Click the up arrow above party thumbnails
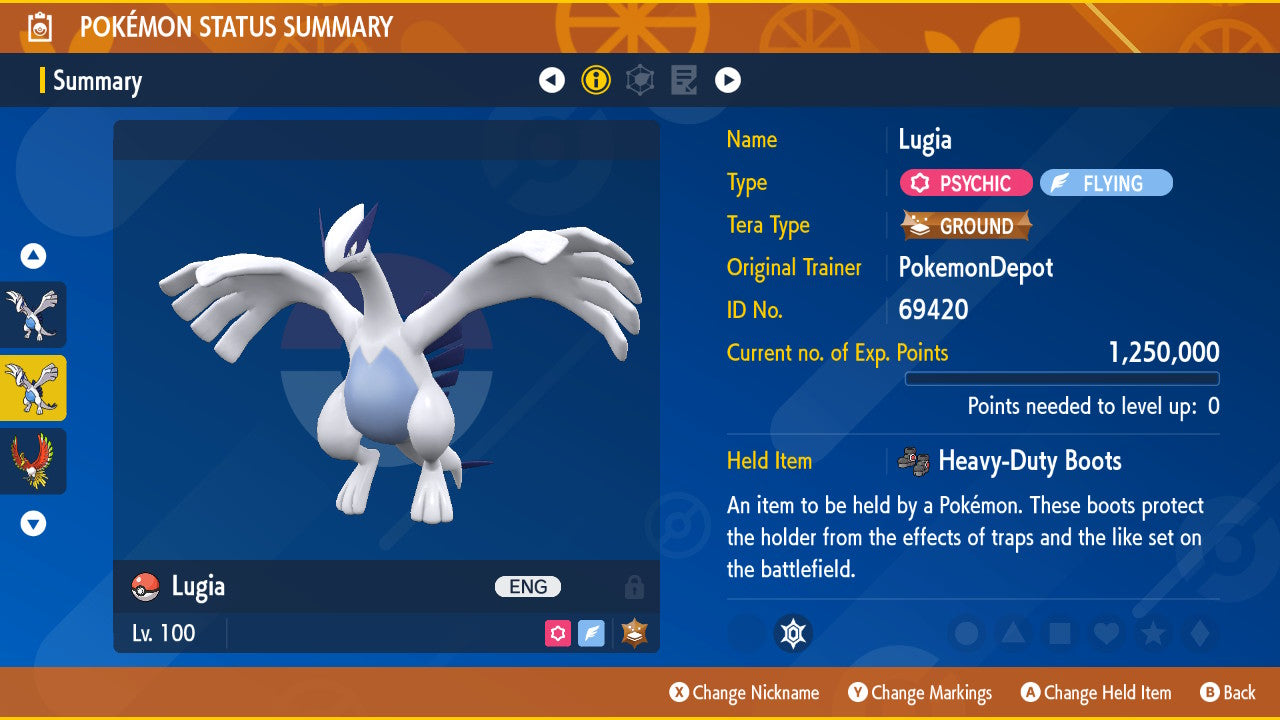Viewport: 1280px width, 720px height. tap(33, 257)
